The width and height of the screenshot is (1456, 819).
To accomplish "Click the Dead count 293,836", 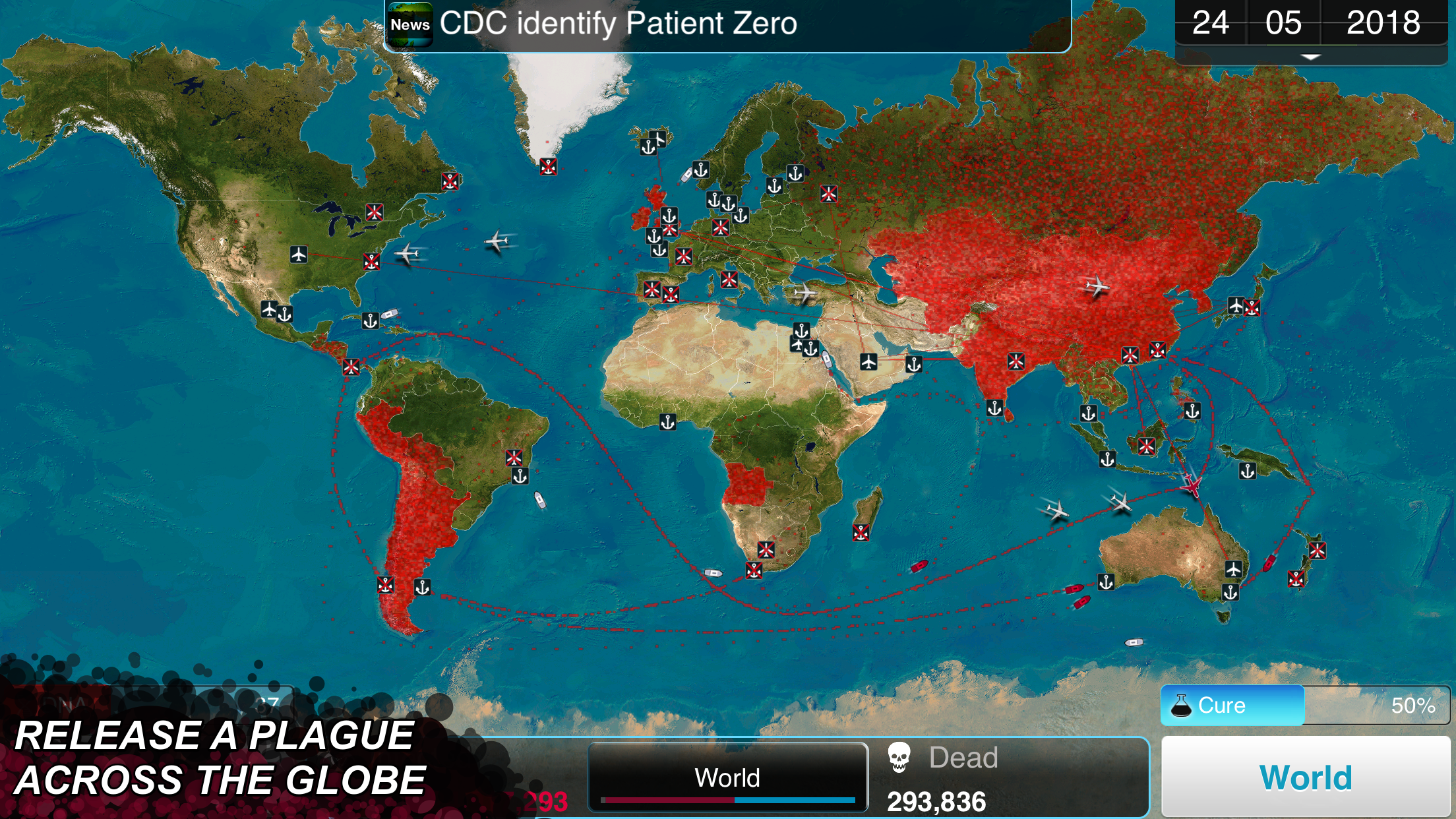I will 936,801.
